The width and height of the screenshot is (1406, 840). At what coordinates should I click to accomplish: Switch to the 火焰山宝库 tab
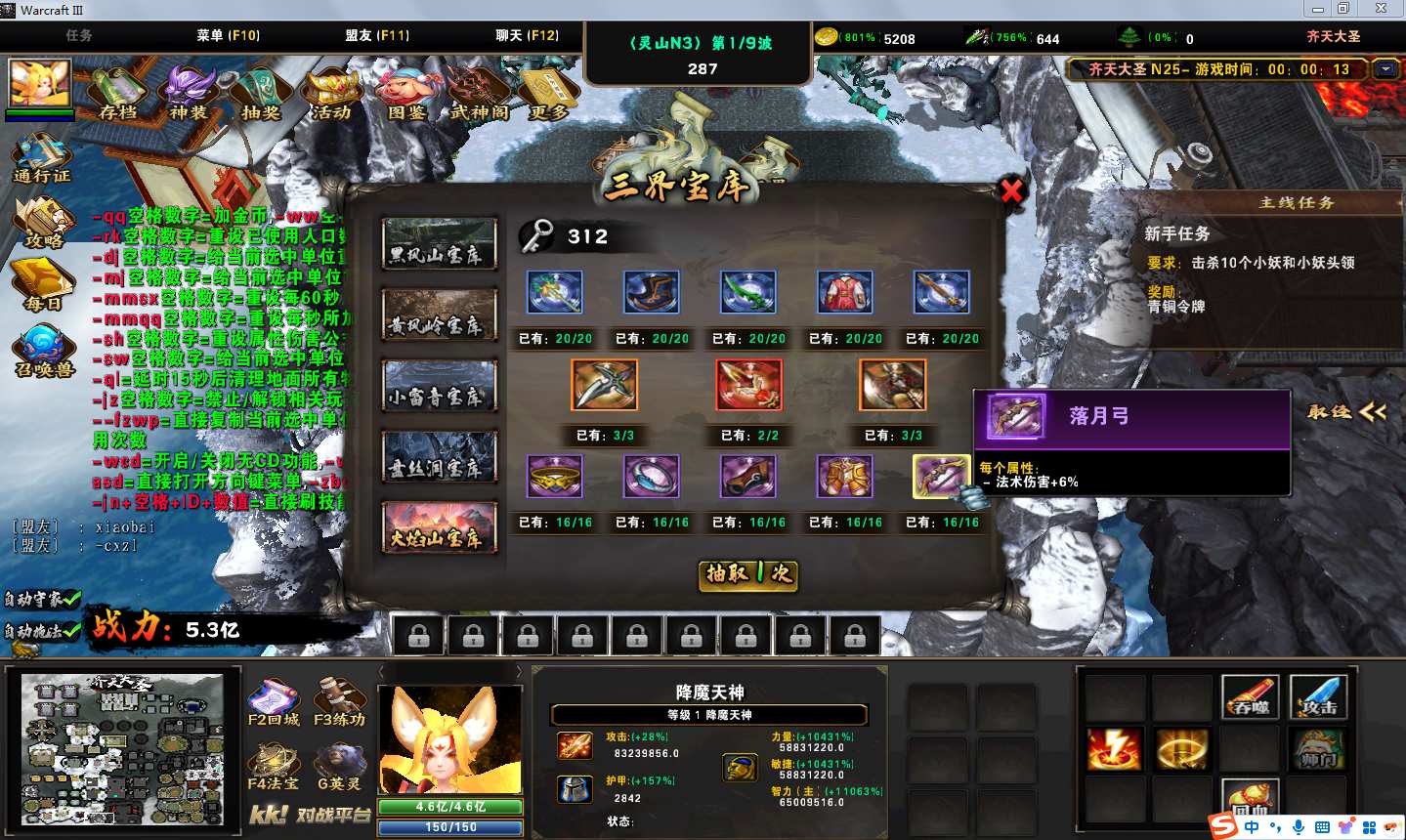click(439, 527)
